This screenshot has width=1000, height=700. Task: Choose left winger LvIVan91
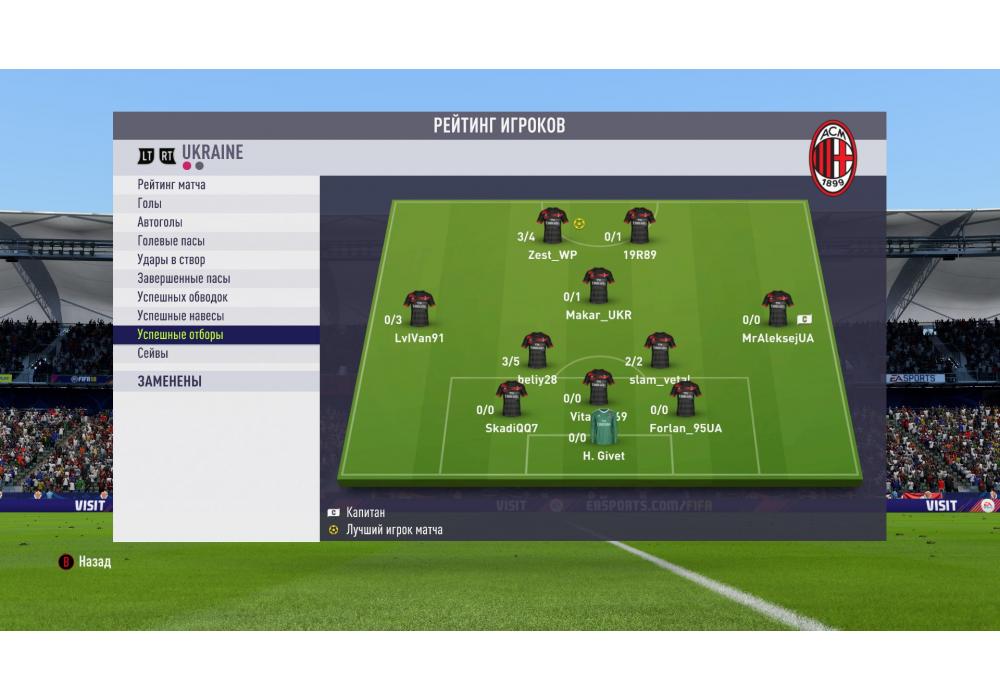coord(418,310)
